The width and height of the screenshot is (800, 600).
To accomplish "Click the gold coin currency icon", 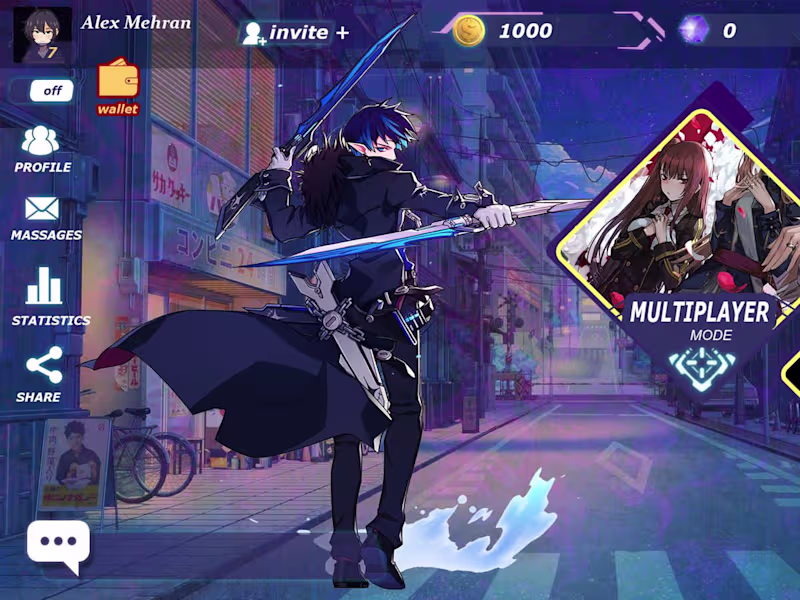I will 469,31.
